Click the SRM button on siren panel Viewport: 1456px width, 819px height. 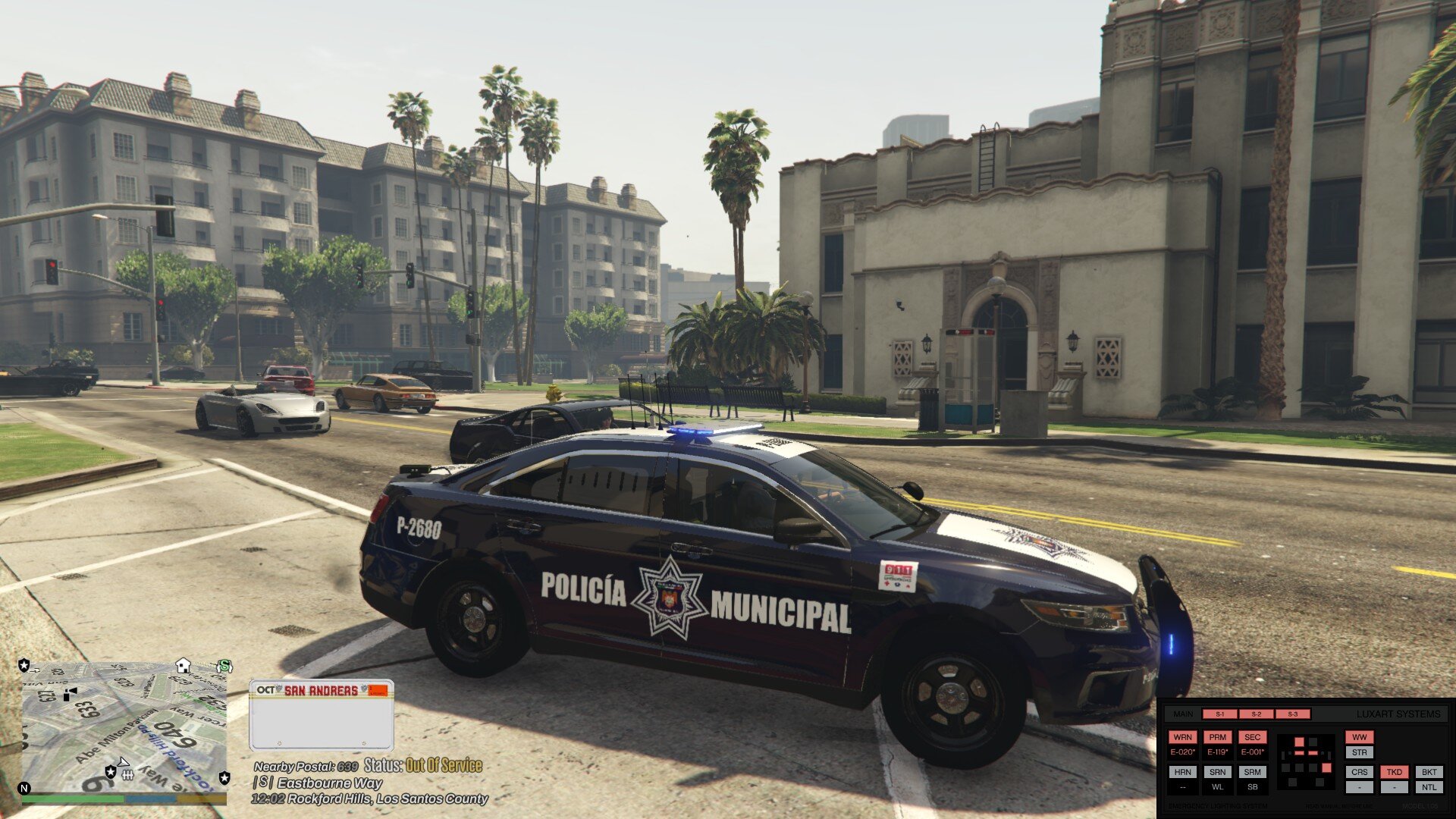point(1252,772)
